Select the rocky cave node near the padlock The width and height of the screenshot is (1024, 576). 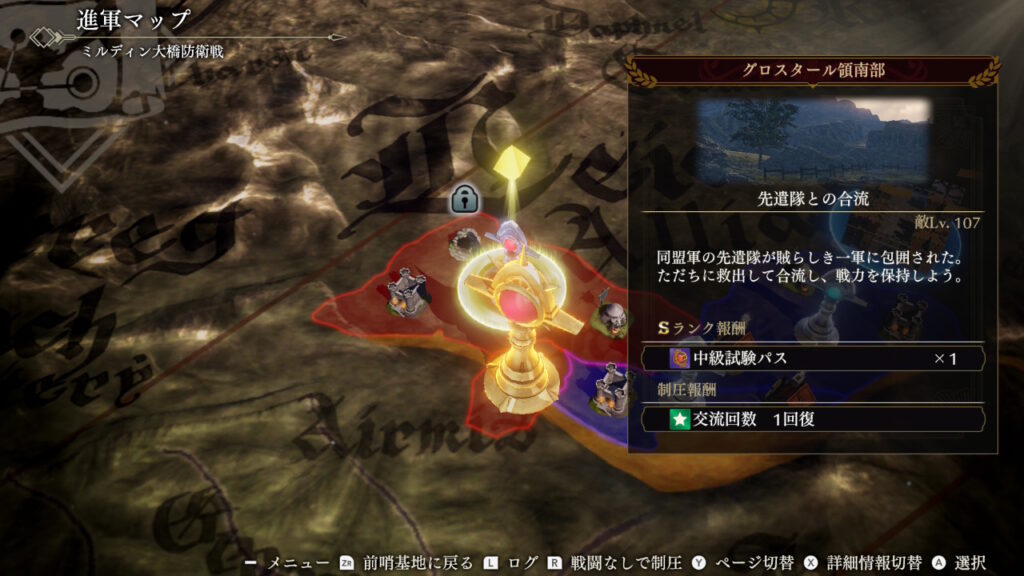(x=466, y=242)
